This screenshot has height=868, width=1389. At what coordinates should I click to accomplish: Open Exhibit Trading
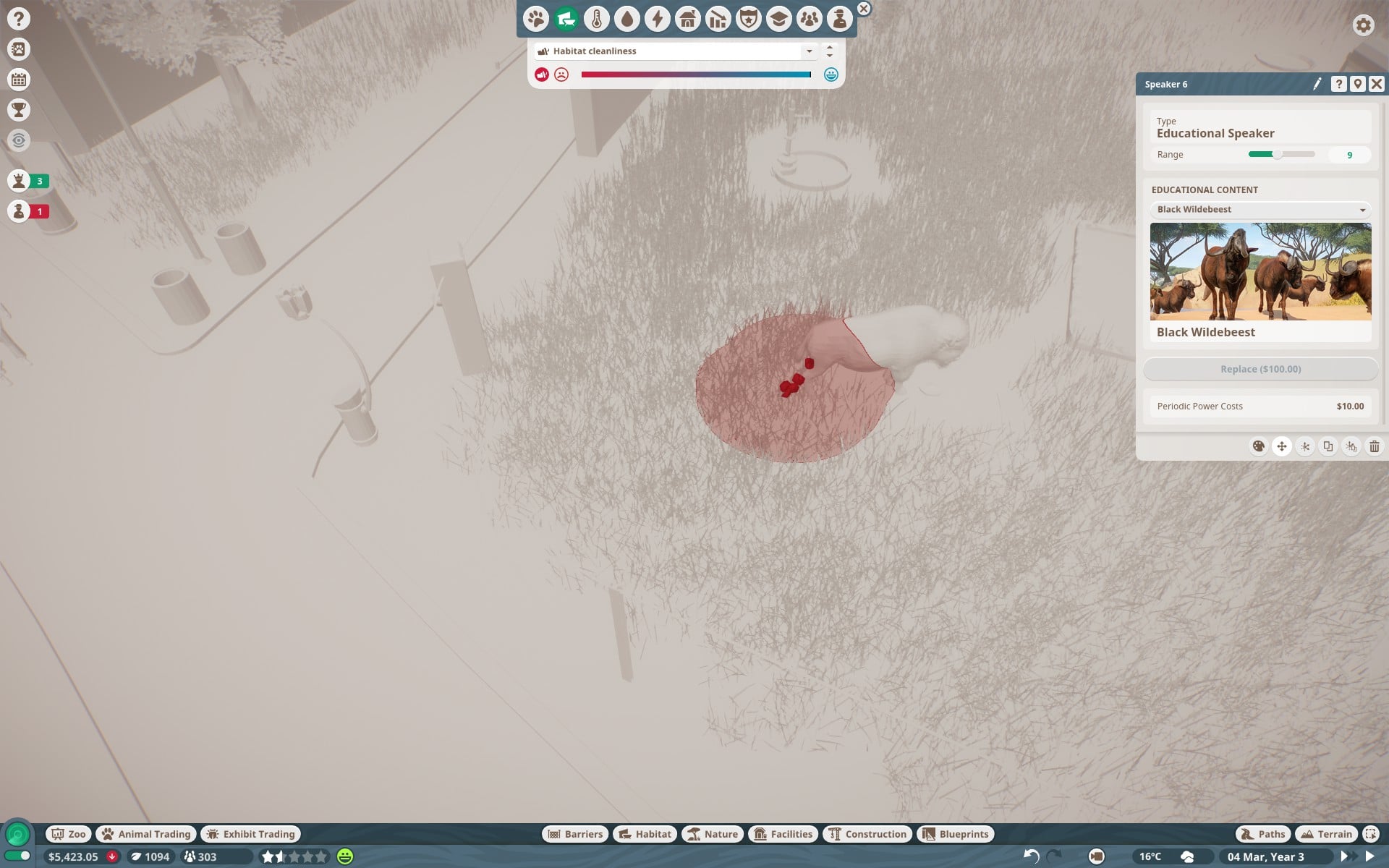coord(250,834)
